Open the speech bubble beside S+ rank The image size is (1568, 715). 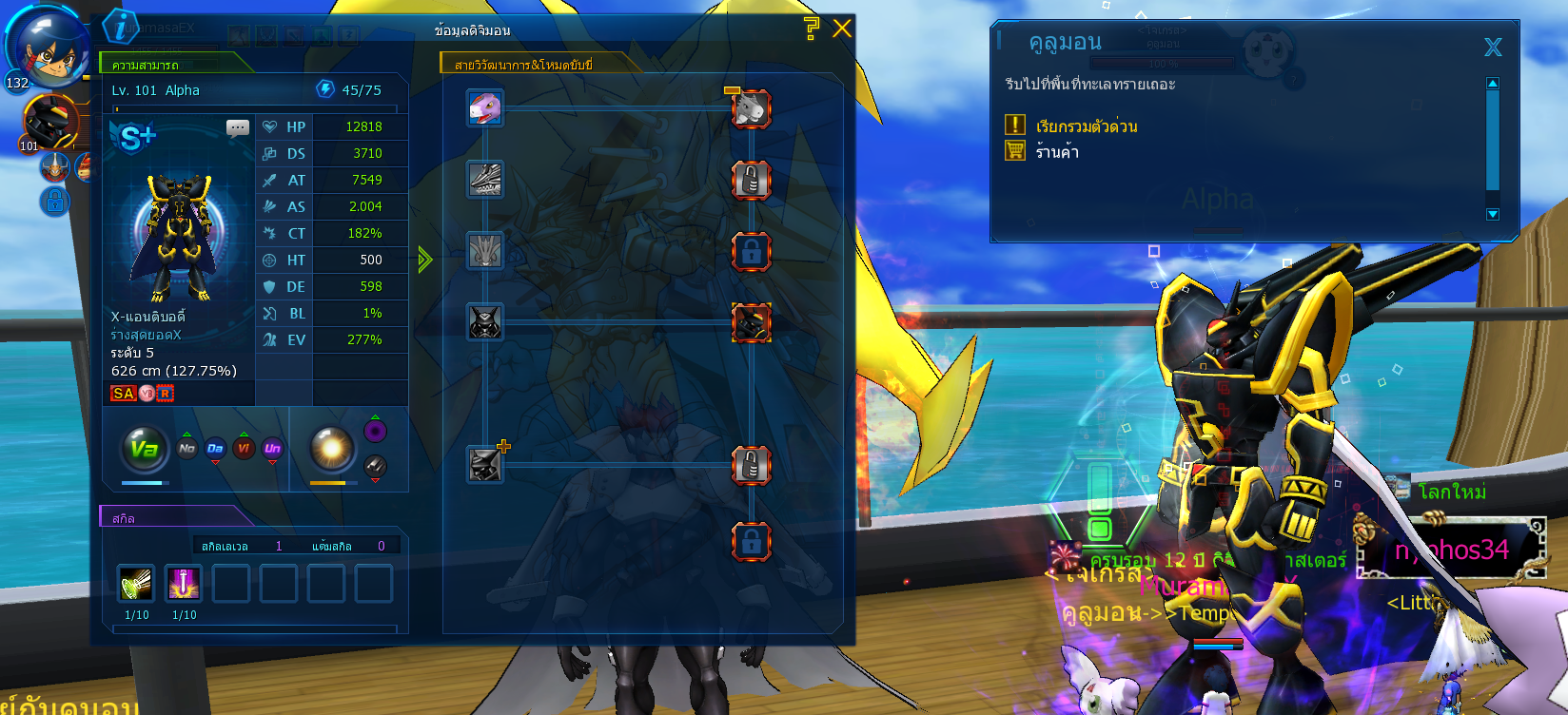coord(238,127)
